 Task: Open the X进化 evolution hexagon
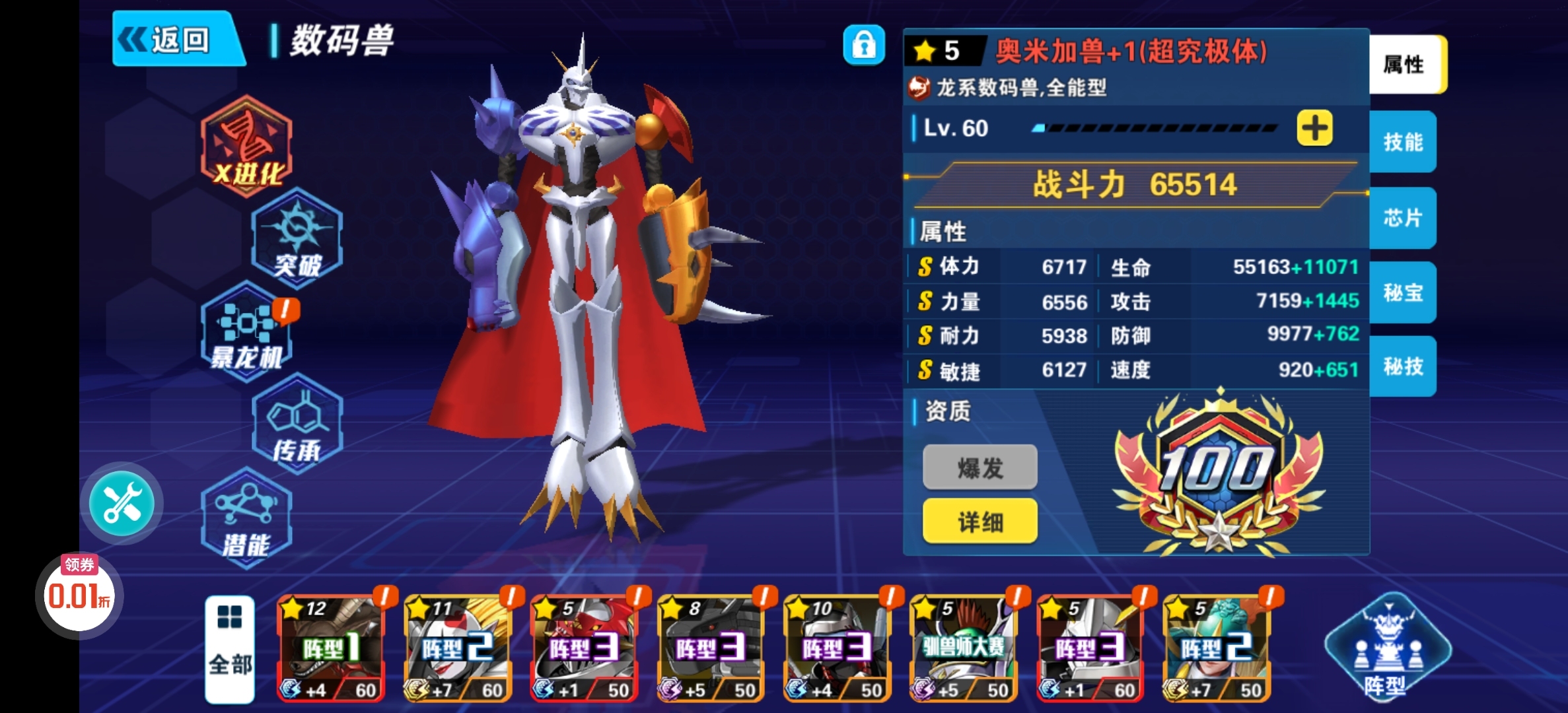click(247, 147)
